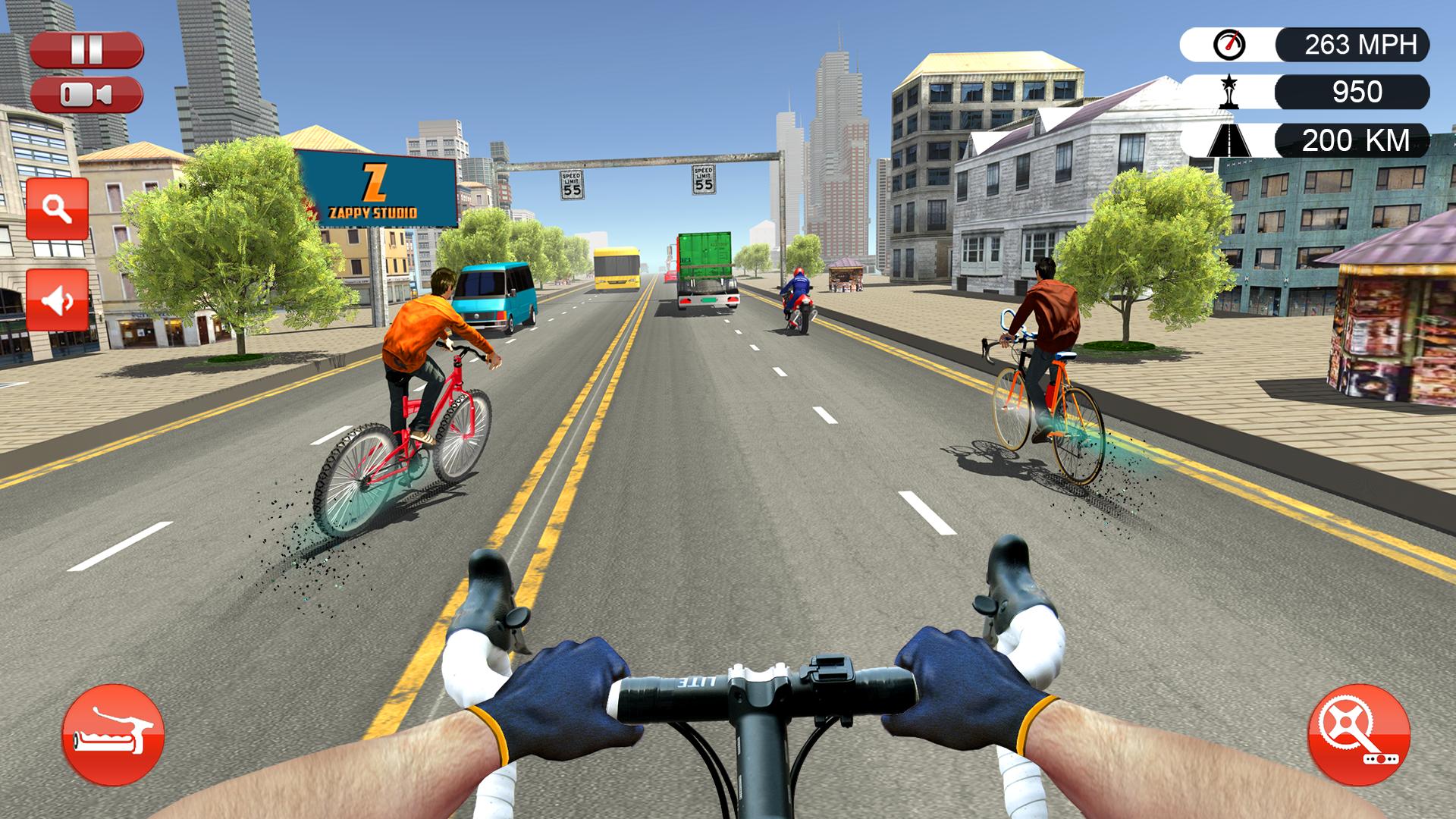Hit the round pedal crank button
1456x819 pixels.
pyautogui.click(x=1358, y=734)
